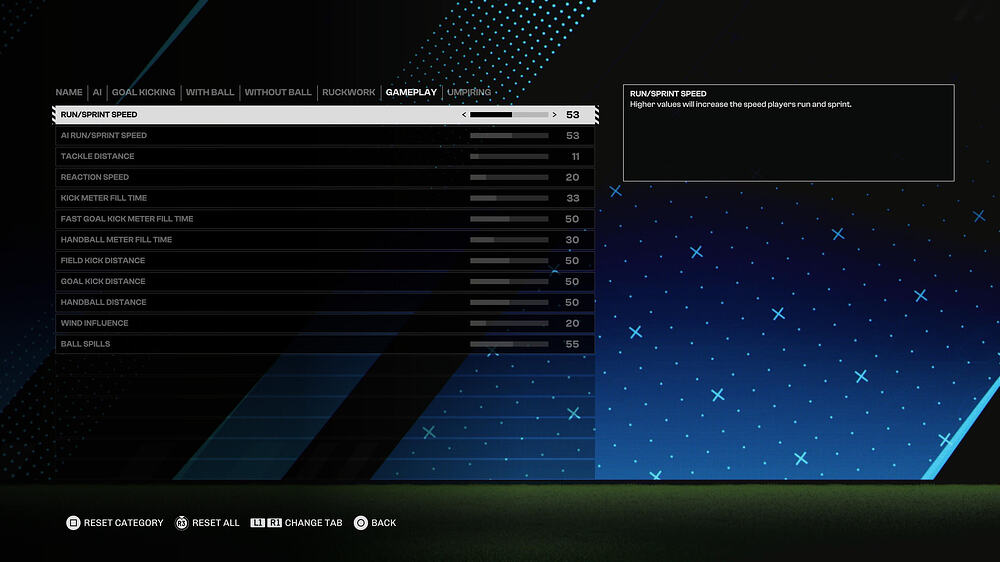Viewport: 1000px width, 562px height.
Task: Select the Ball Spills setting
Action: [x=324, y=345]
